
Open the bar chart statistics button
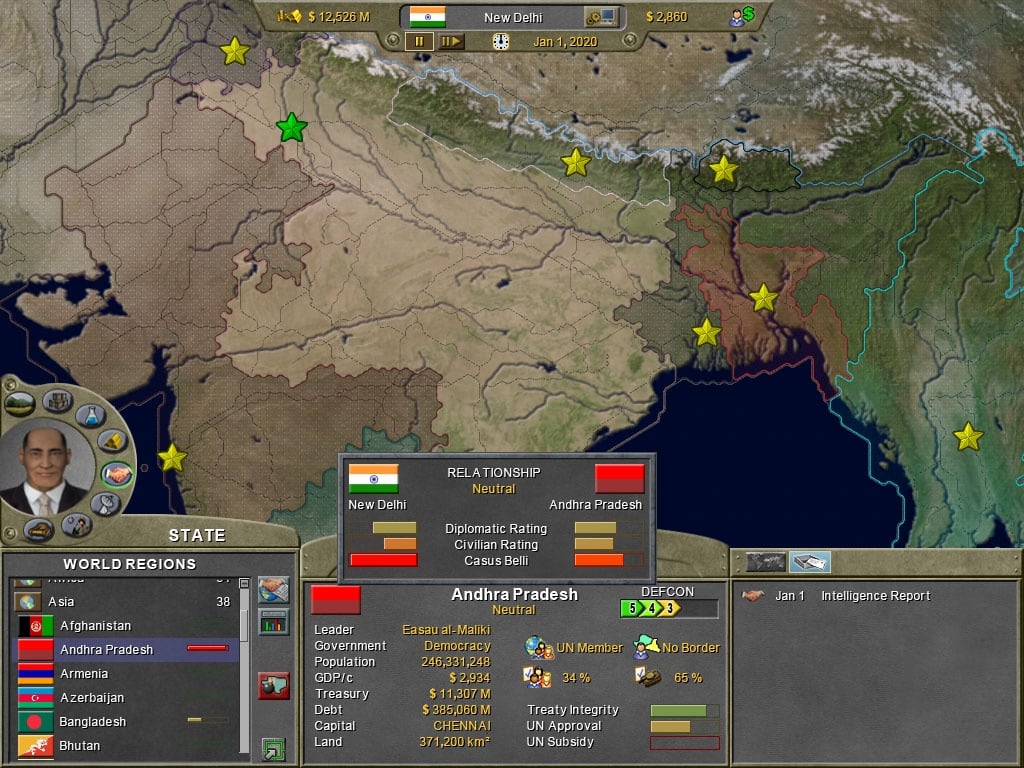click(x=273, y=623)
